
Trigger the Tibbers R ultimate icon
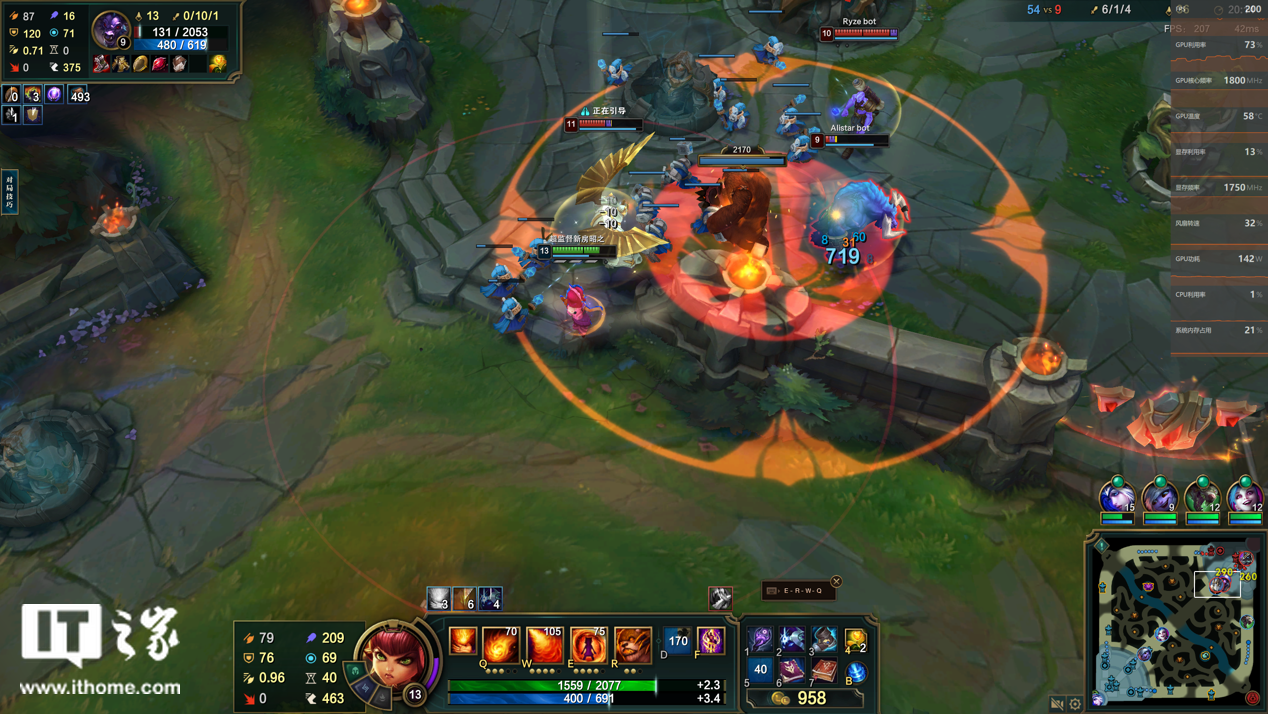coord(632,646)
